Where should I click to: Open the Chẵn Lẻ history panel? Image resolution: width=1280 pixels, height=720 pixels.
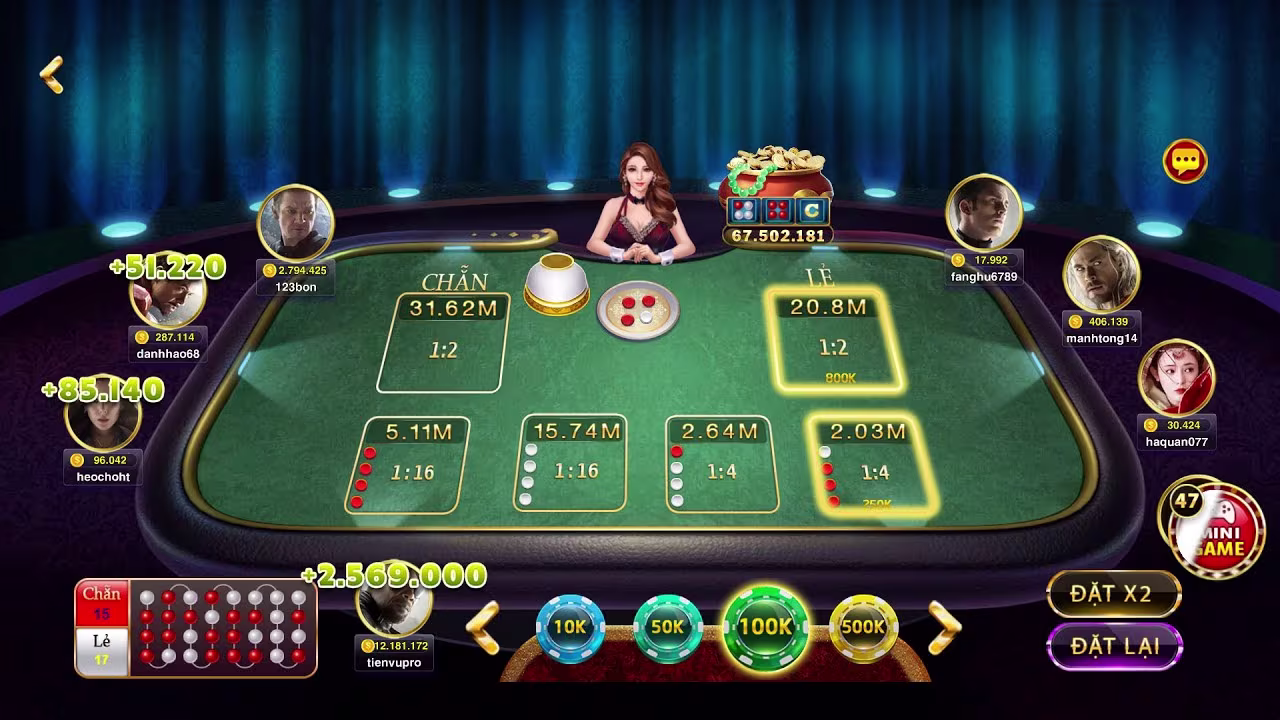coord(196,627)
